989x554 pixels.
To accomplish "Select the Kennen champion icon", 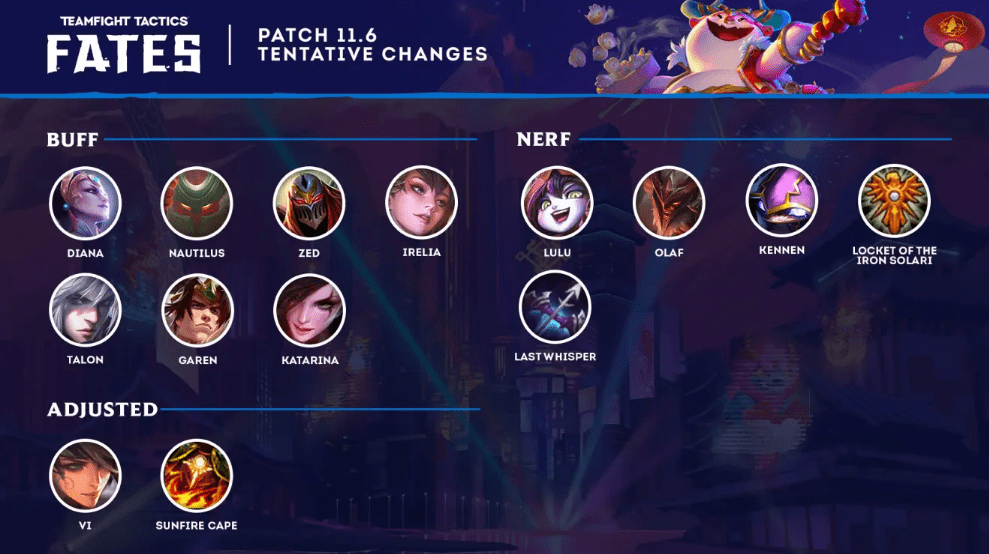I will click(x=782, y=200).
